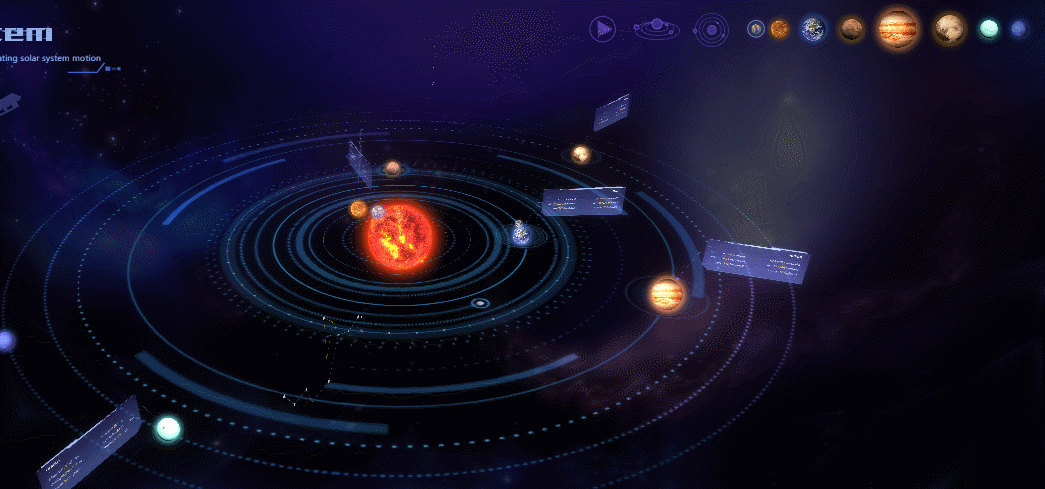Choose the dark blue Neptune icon
The height and width of the screenshot is (489, 1045).
[x=1019, y=29]
